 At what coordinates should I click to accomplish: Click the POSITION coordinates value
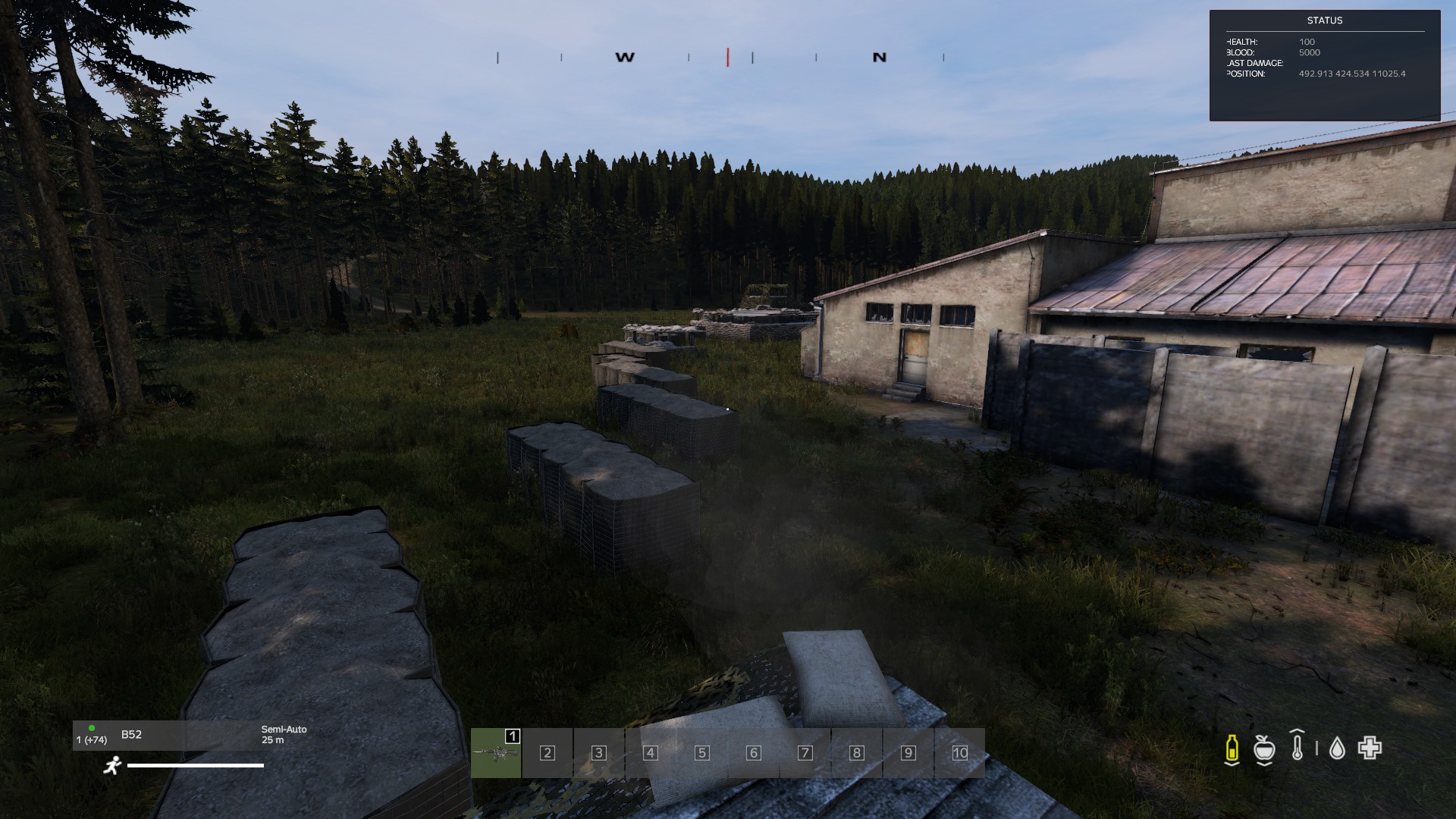[1351, 74]
